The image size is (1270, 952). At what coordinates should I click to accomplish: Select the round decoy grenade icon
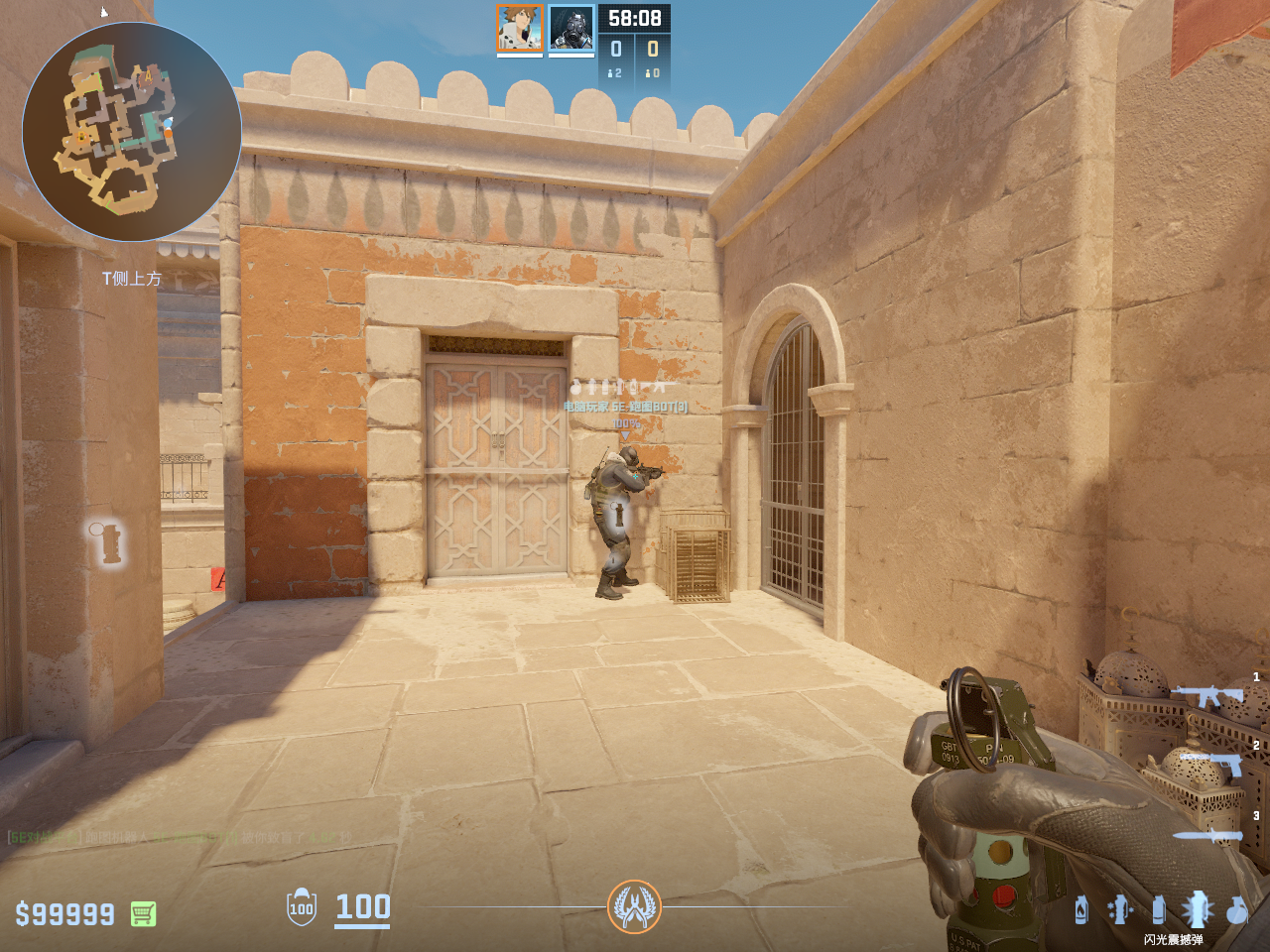[x=1236, y=909]
